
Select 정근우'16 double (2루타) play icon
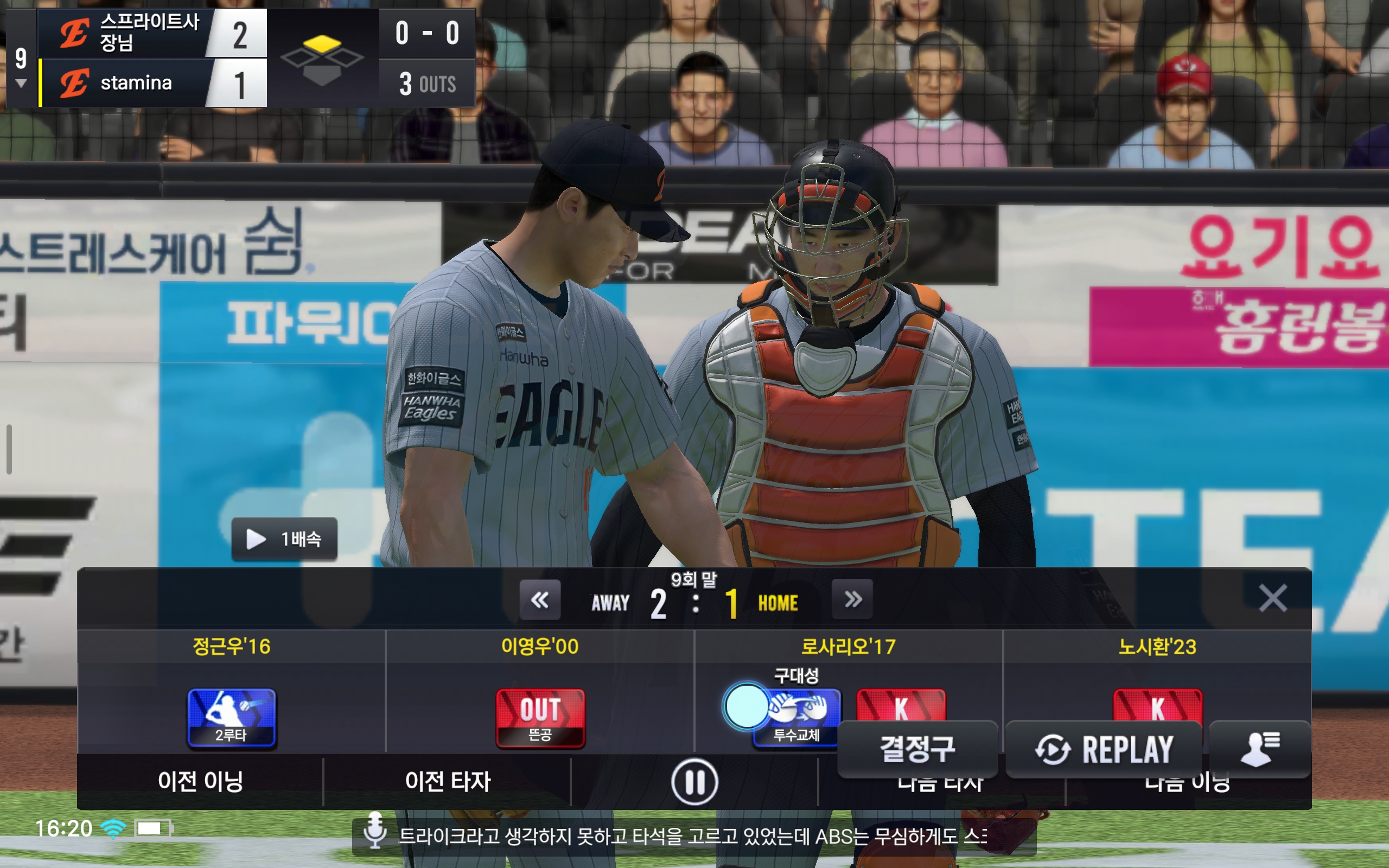coord(231,718)
